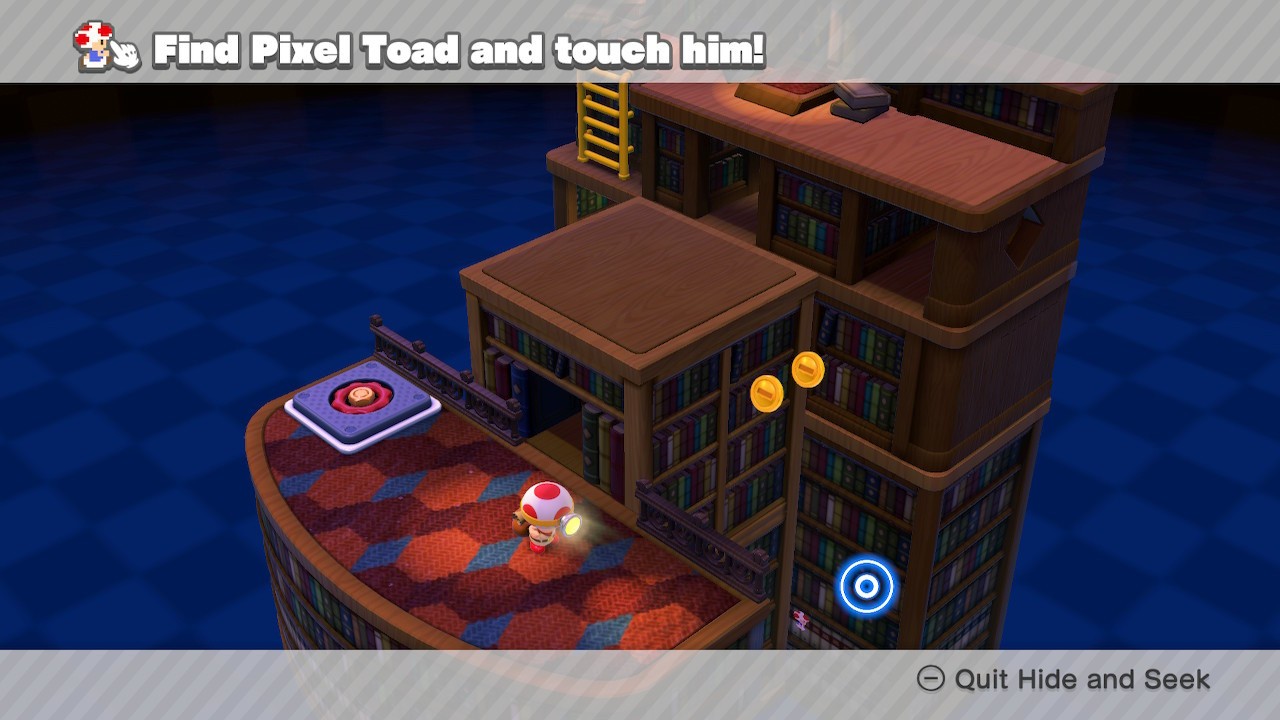Tap the right gold coin

(x=810, y=370)
